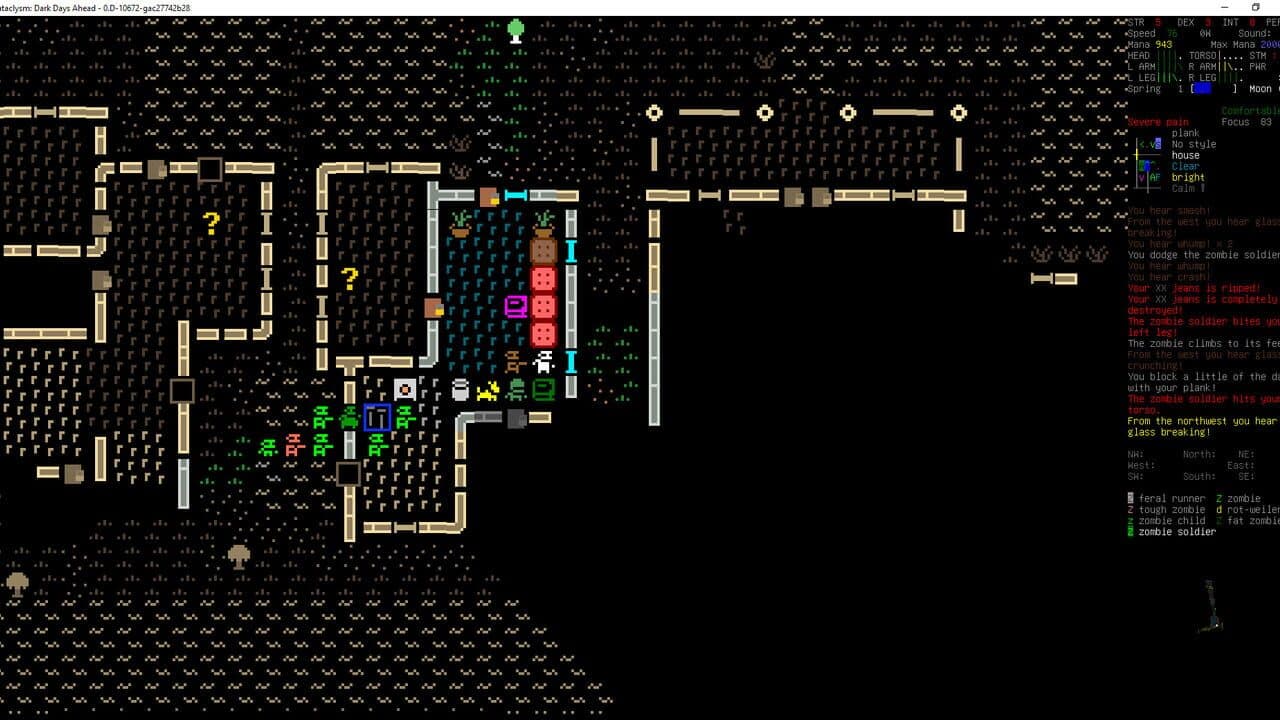Toggle the safe-mode AF indicator in the sidebar
Image resolution: width=1280 pixels, height=720 pixels.
click(x=1154, y=177)
